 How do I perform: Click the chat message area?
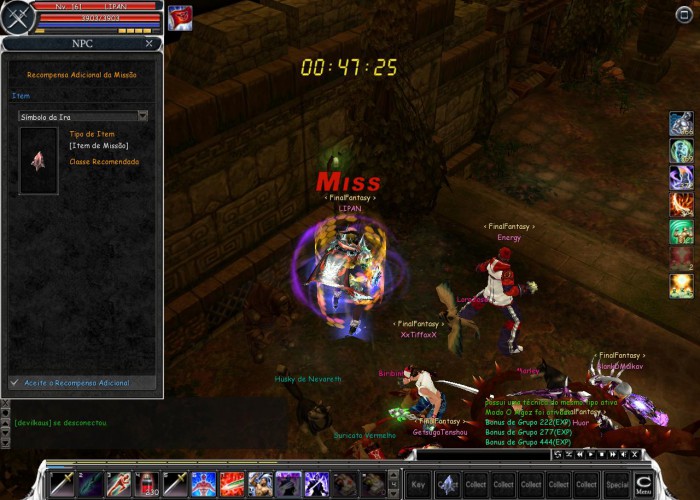(80, 430)
